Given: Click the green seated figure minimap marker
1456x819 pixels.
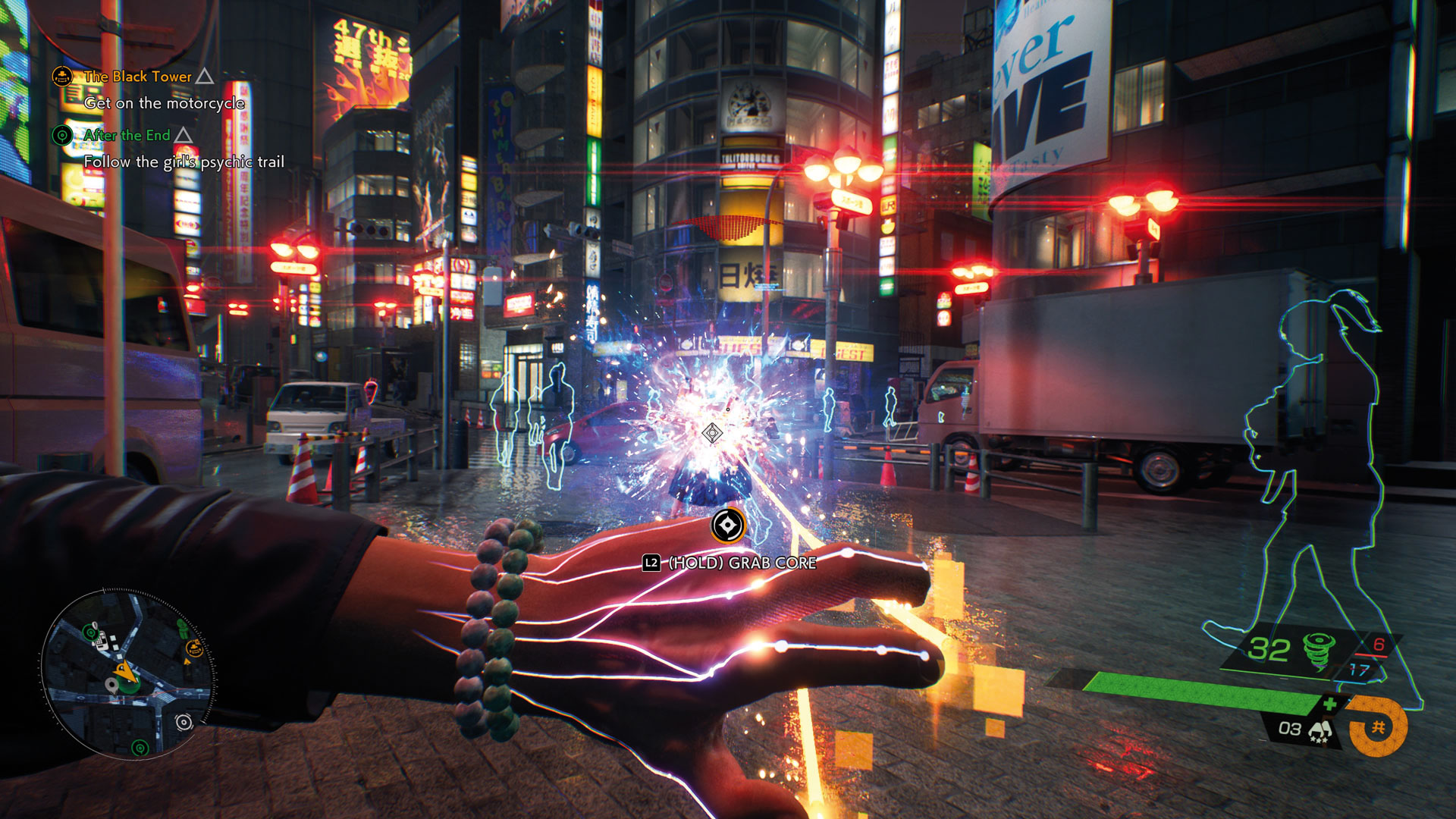Looking at the screenshot, I should 182,628.
